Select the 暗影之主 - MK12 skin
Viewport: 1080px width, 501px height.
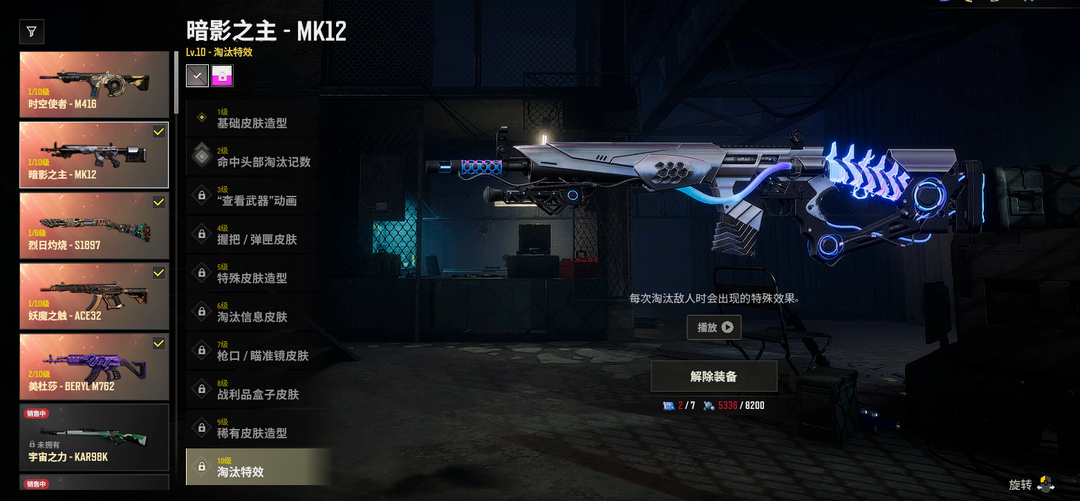[95, 155]
